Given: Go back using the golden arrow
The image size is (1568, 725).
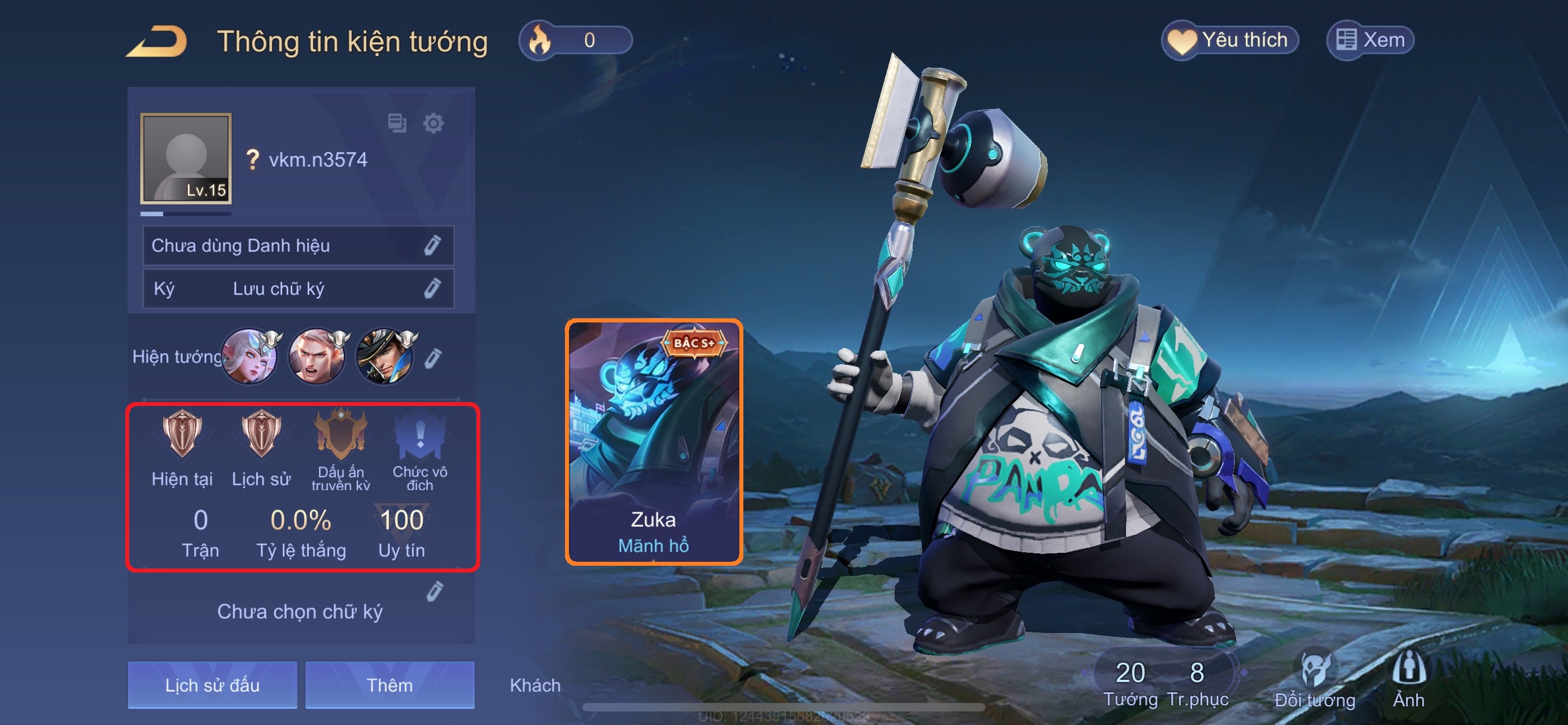Looking at the screenshot, I should coord(156,41).
